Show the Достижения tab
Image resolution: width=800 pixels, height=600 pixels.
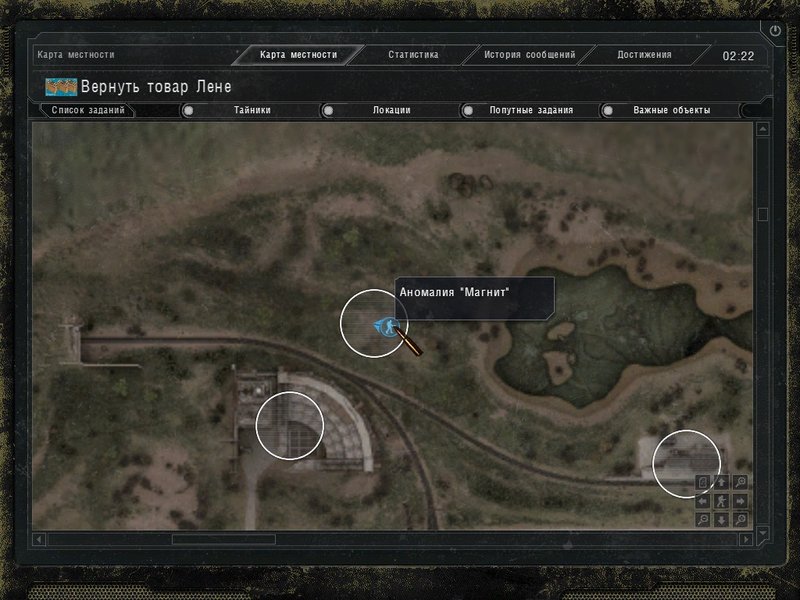644,55
